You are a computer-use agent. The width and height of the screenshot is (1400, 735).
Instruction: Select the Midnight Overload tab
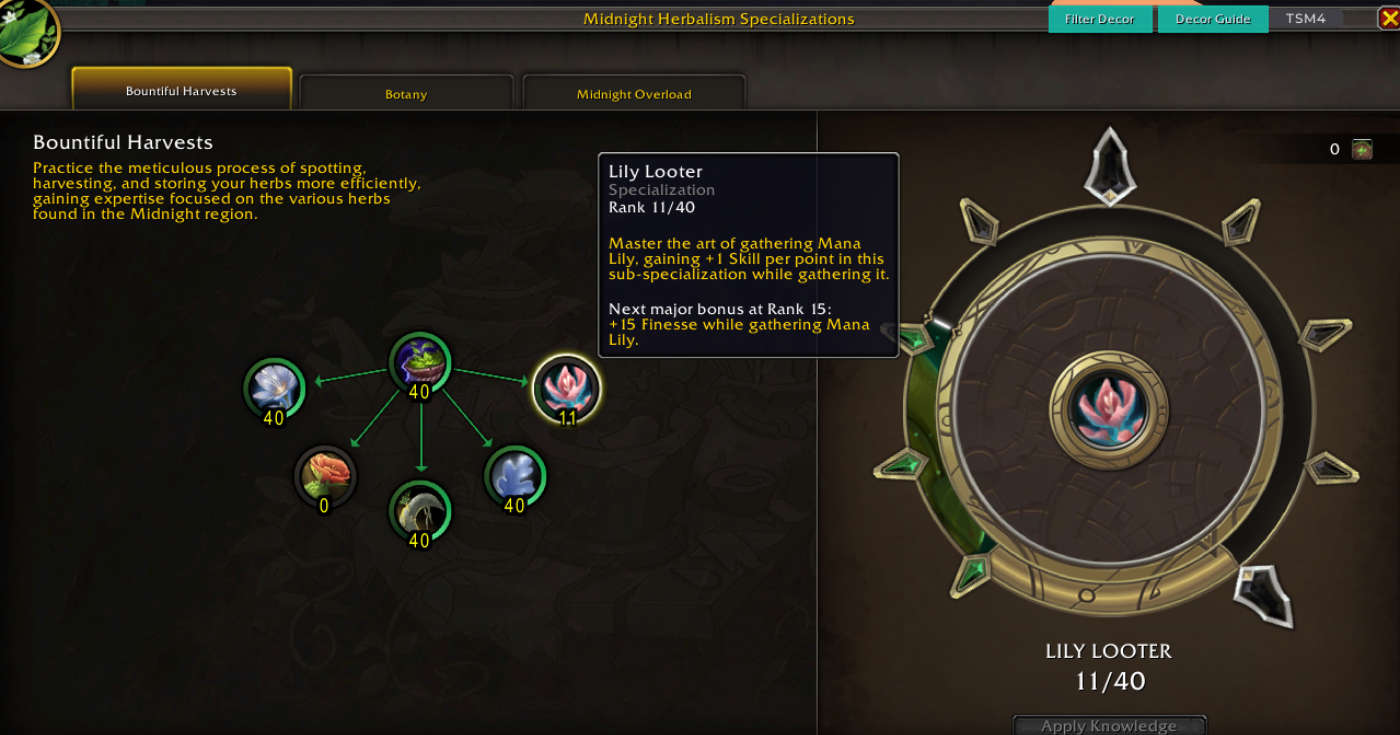pos(634,94)
